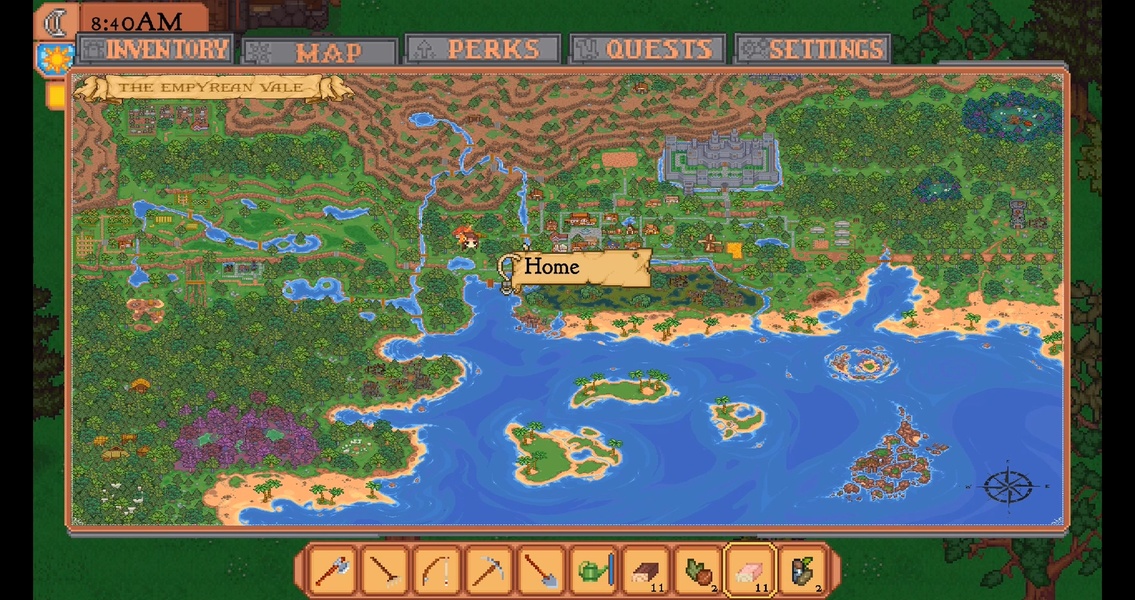This screenshot has height=600, width=1135.
Task: Go to the Settings tab
Action: click(813, 49)
